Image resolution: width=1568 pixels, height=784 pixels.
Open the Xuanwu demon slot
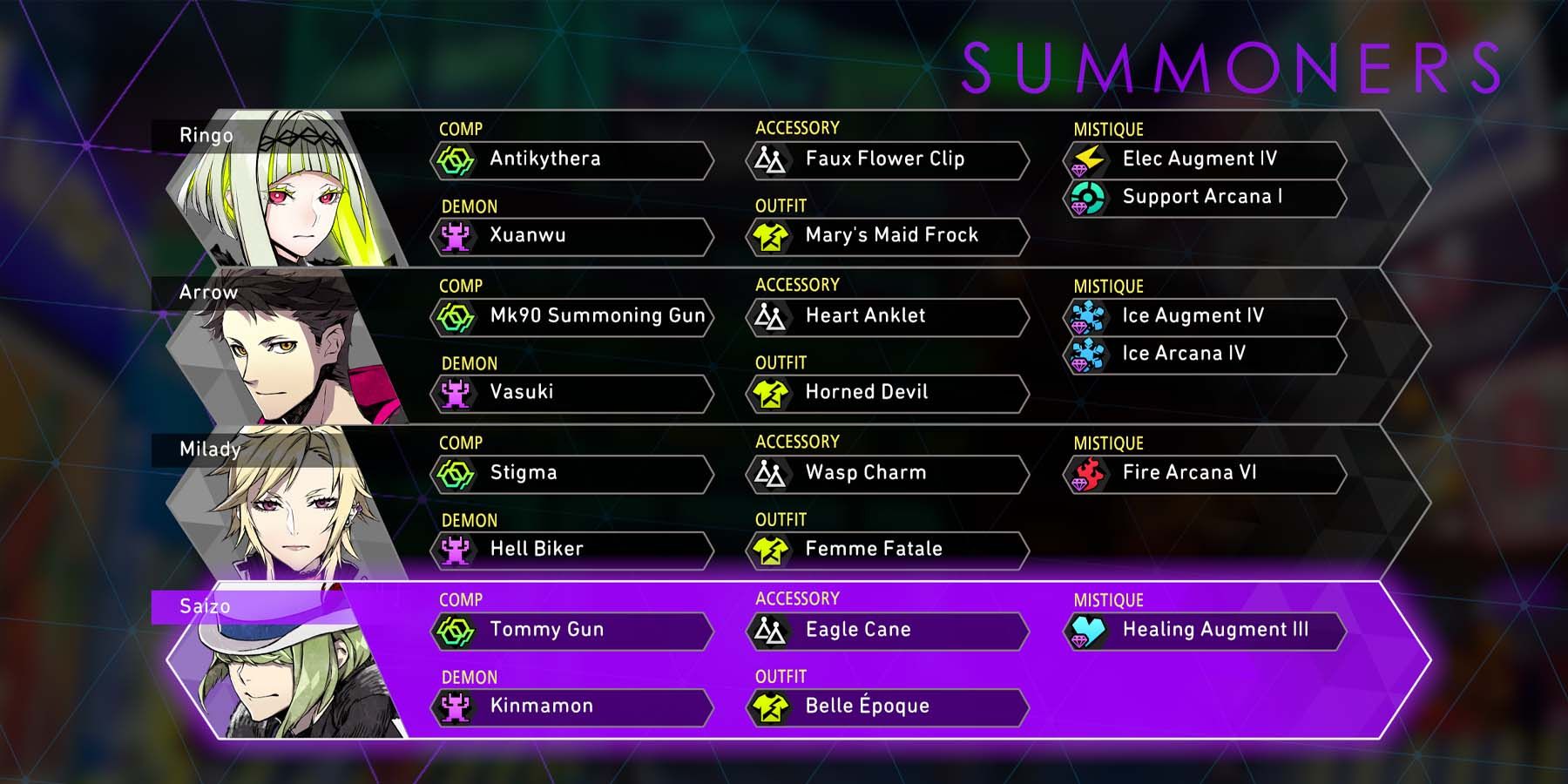[x=571, y=236]
